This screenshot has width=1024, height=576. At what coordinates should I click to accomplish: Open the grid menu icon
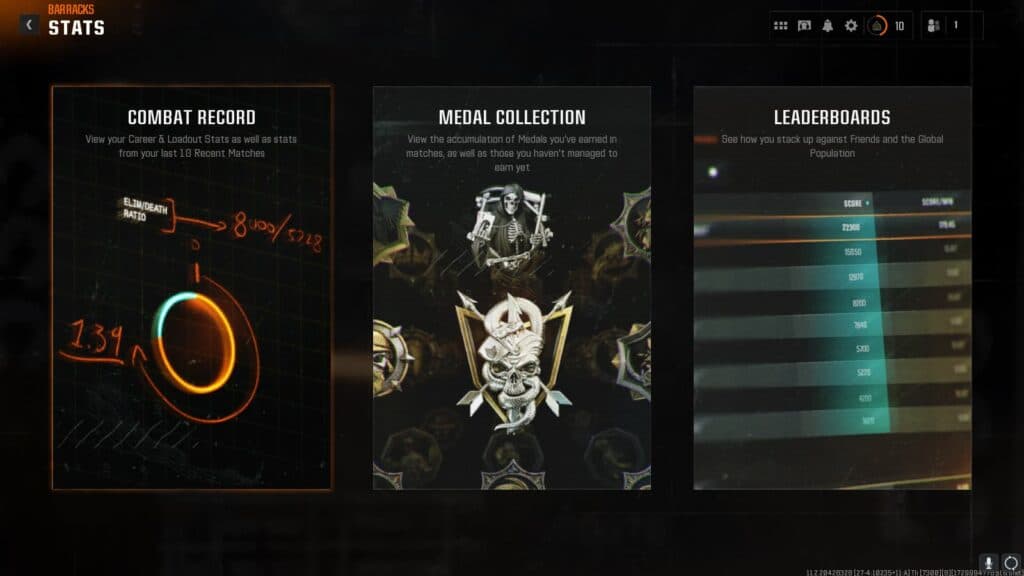(781, 26)
